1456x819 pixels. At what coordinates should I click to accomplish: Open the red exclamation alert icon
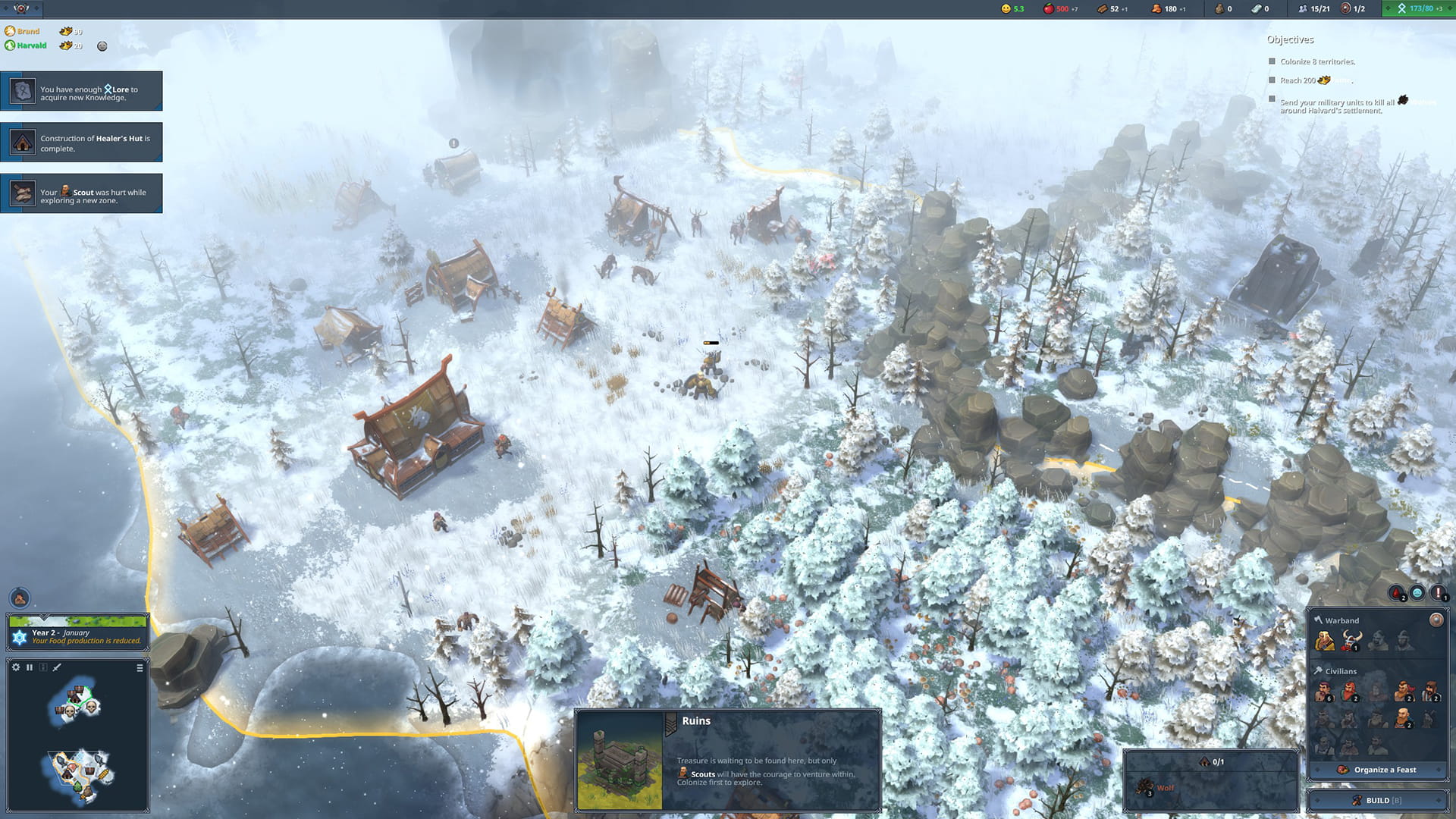coord(1437,593)
